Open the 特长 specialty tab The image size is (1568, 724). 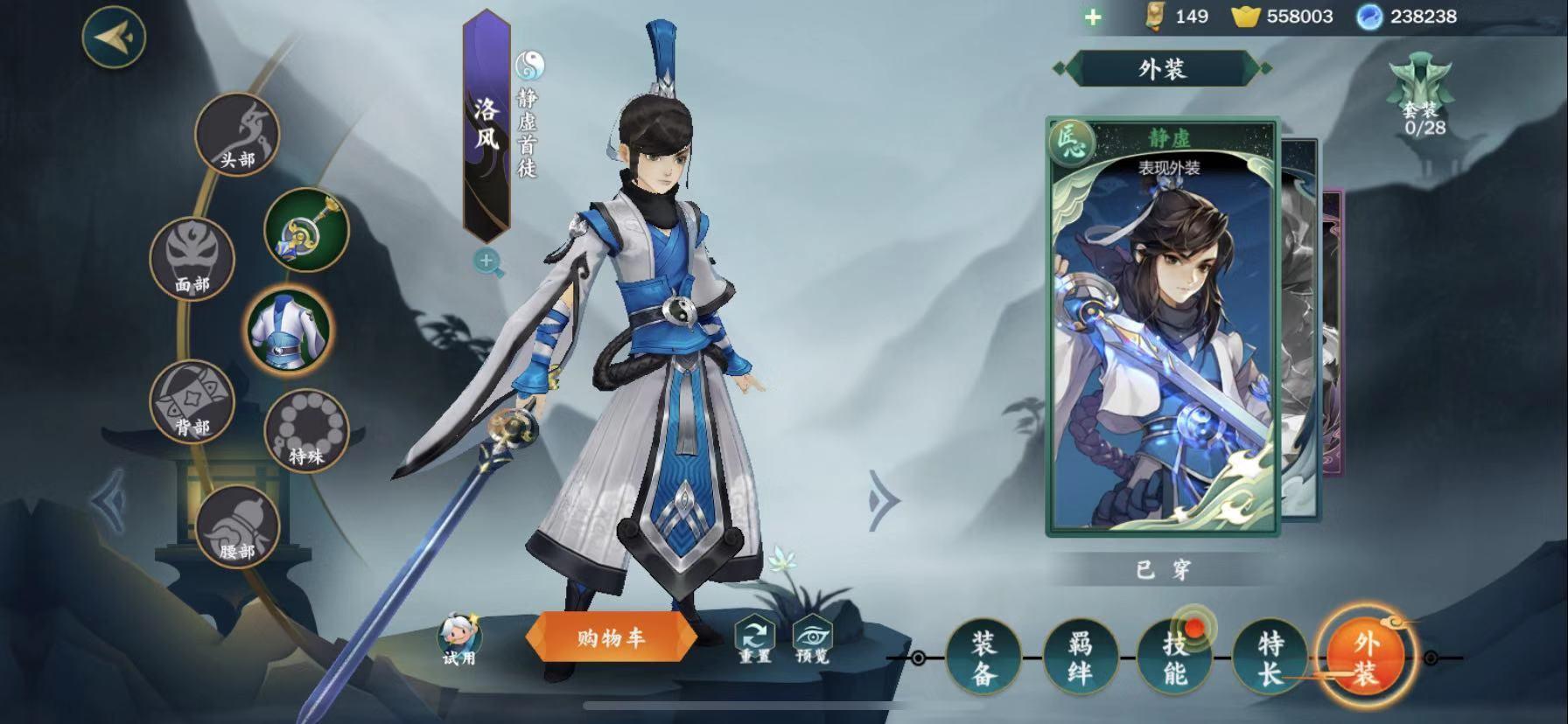(x=1270, y=658)
